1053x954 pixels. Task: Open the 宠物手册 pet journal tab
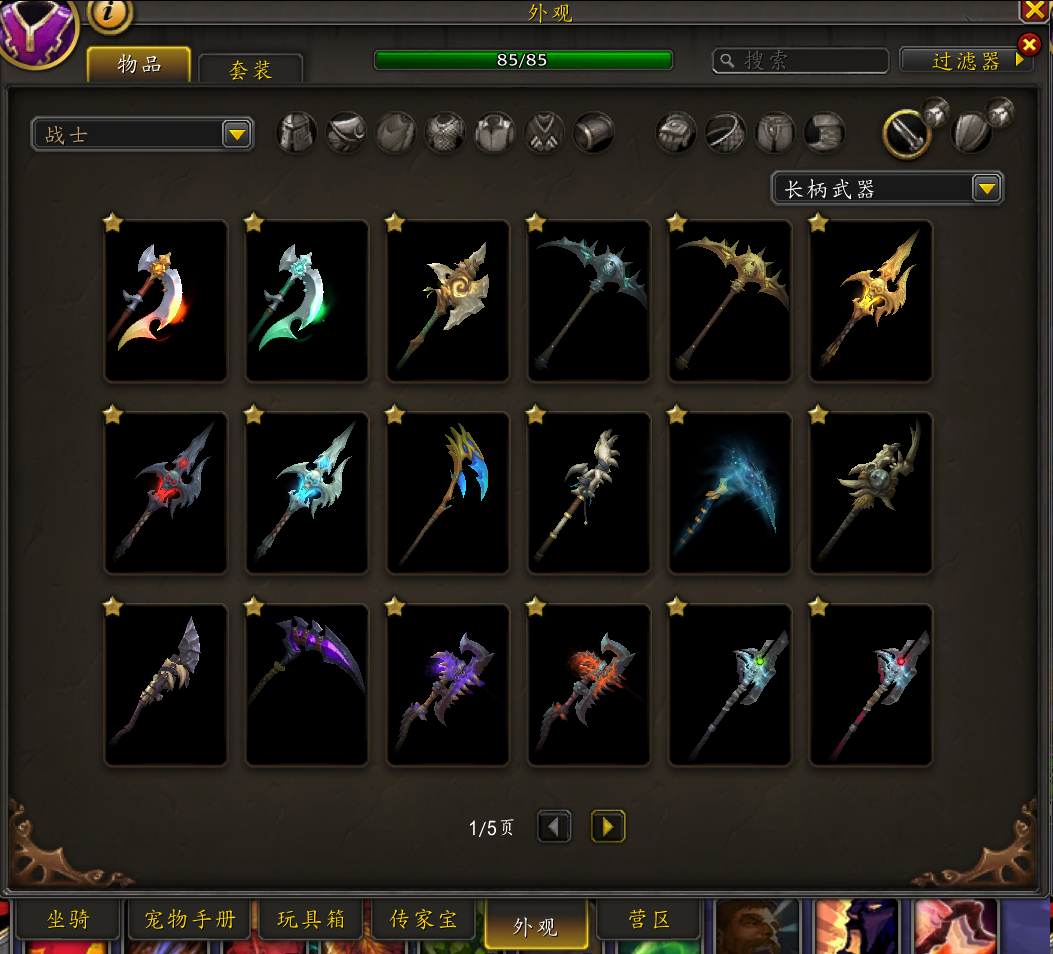(190, 920)
